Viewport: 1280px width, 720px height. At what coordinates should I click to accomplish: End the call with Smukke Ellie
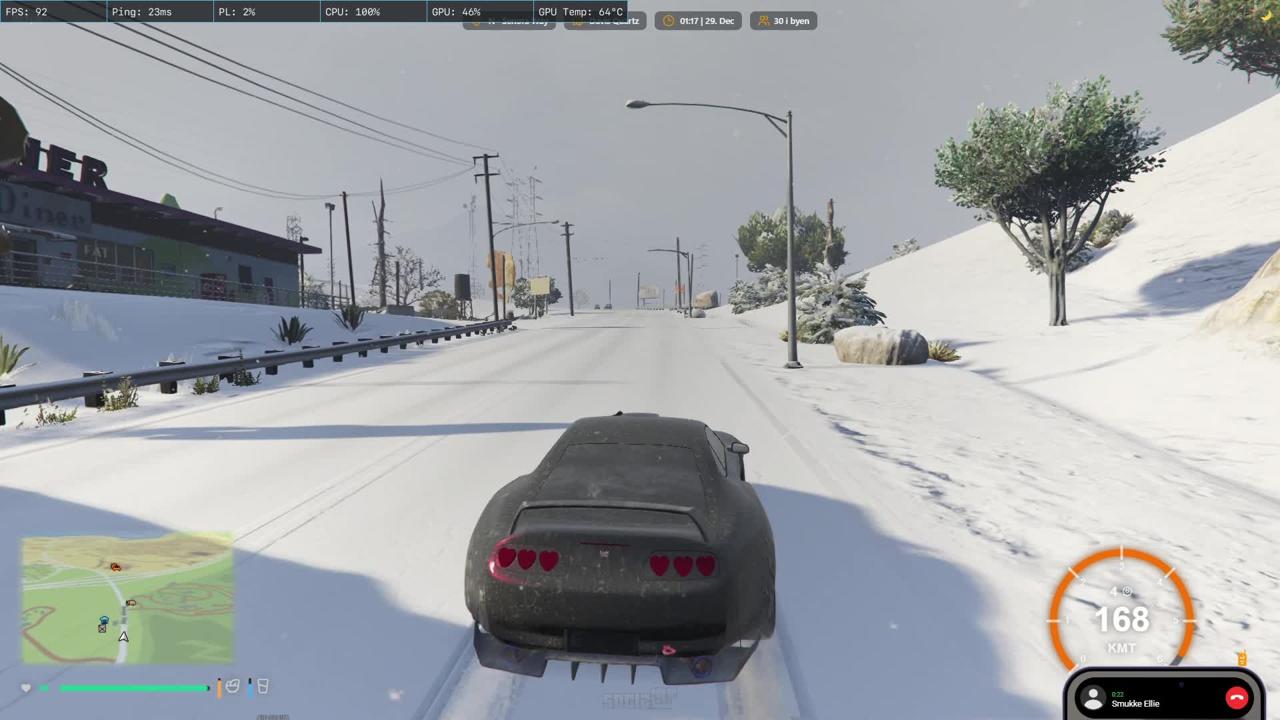click(1237, 699)
